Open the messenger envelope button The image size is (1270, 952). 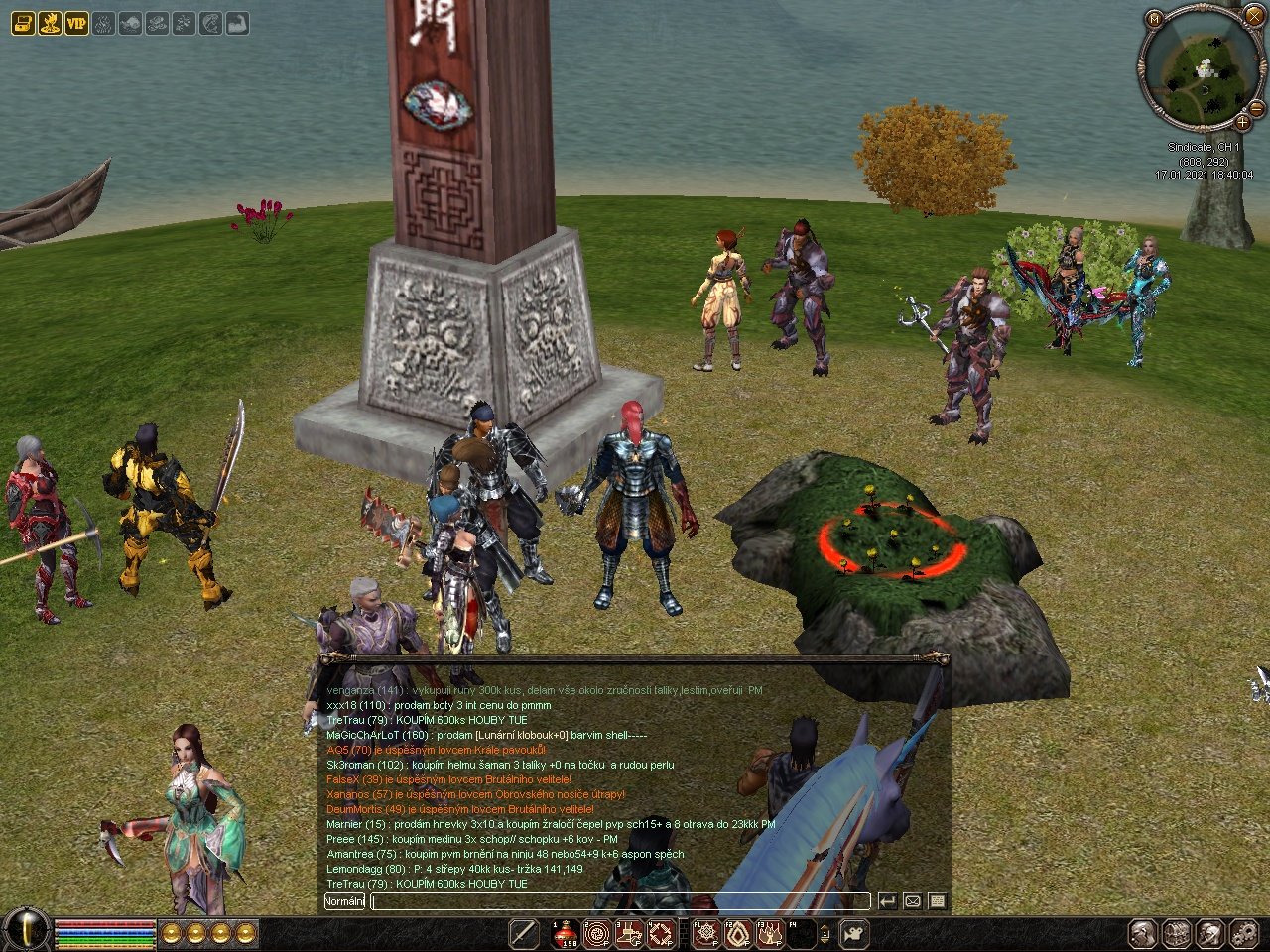(x=912, y=901)
